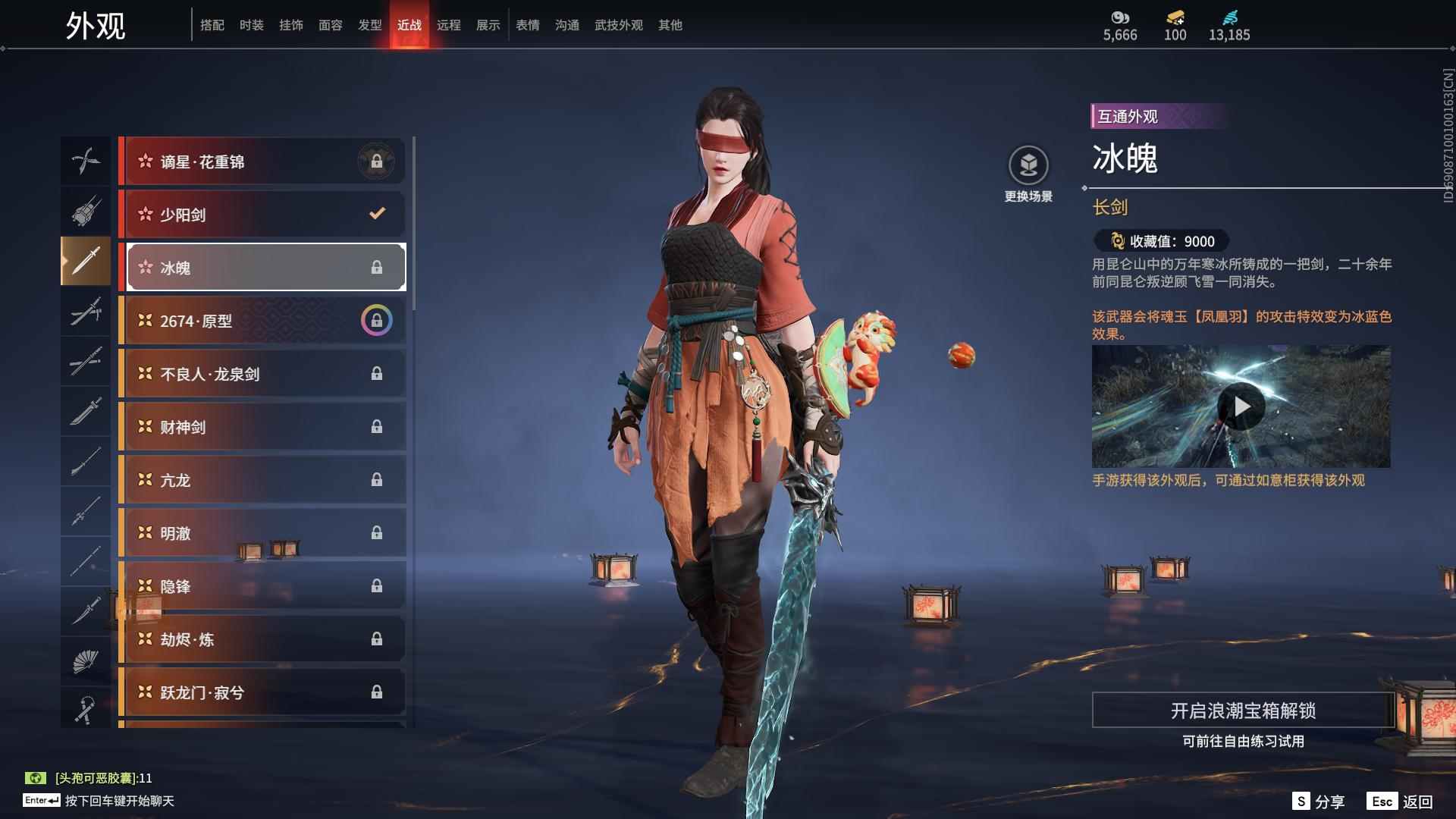Play the 冰魄 preview video

point(1241,407)
